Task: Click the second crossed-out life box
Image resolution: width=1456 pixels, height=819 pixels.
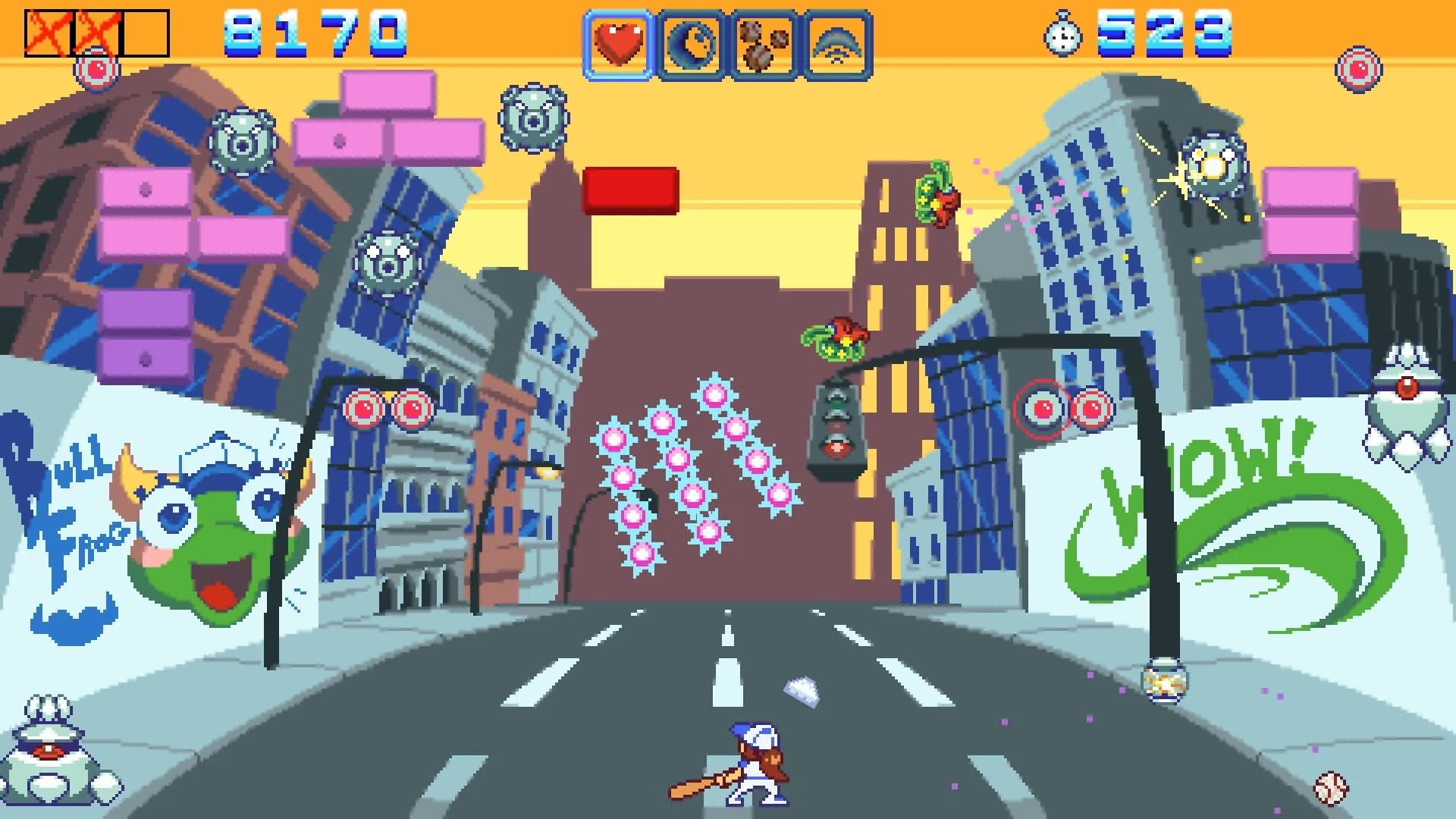Action: (95, 30)
